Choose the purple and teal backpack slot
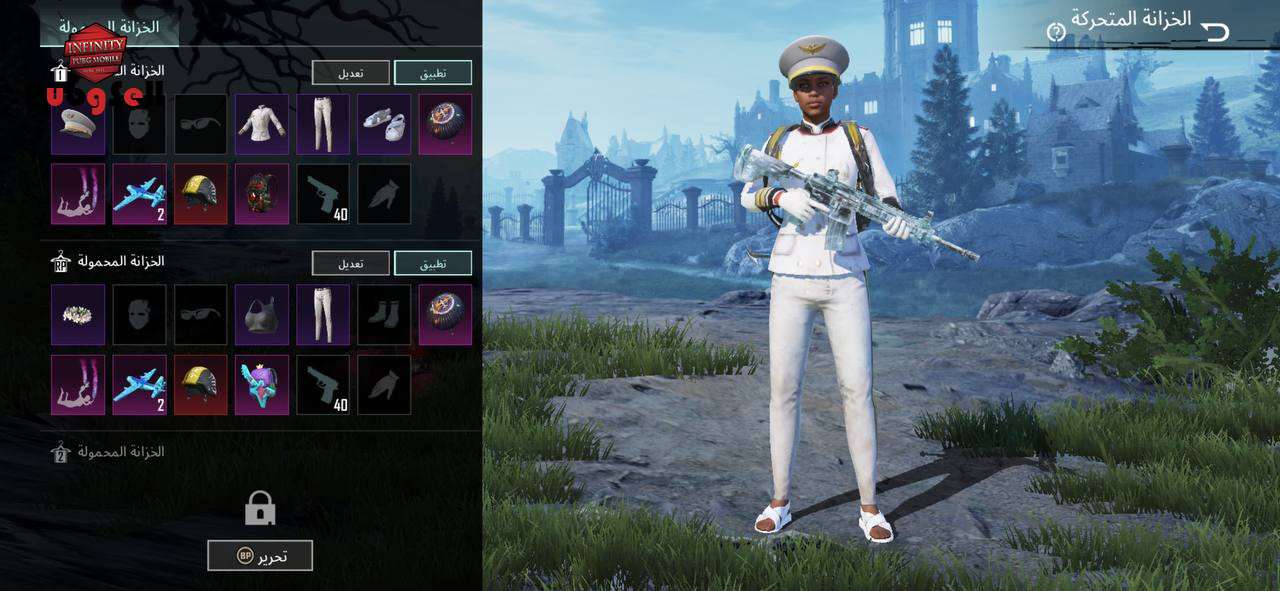 click(x=262, y=384)
